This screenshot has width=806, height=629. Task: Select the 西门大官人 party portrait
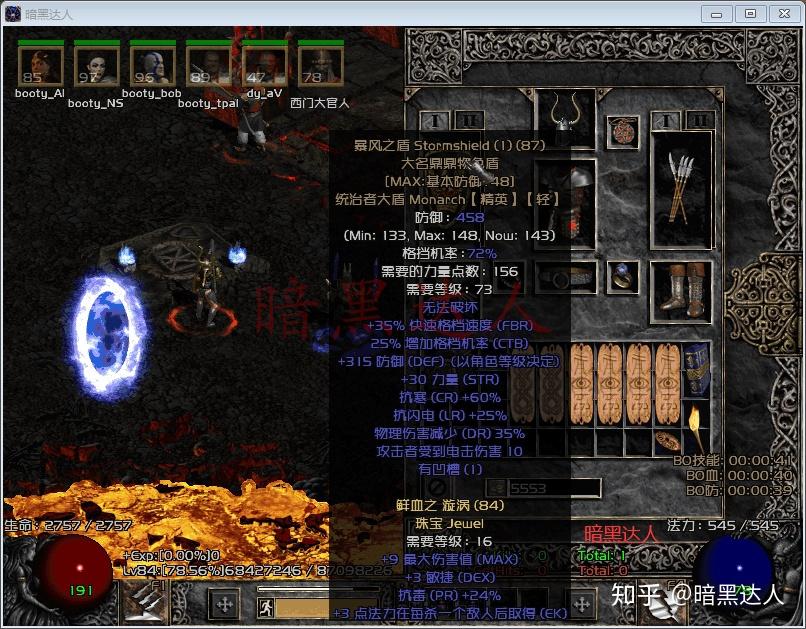(x=320, y=66)
